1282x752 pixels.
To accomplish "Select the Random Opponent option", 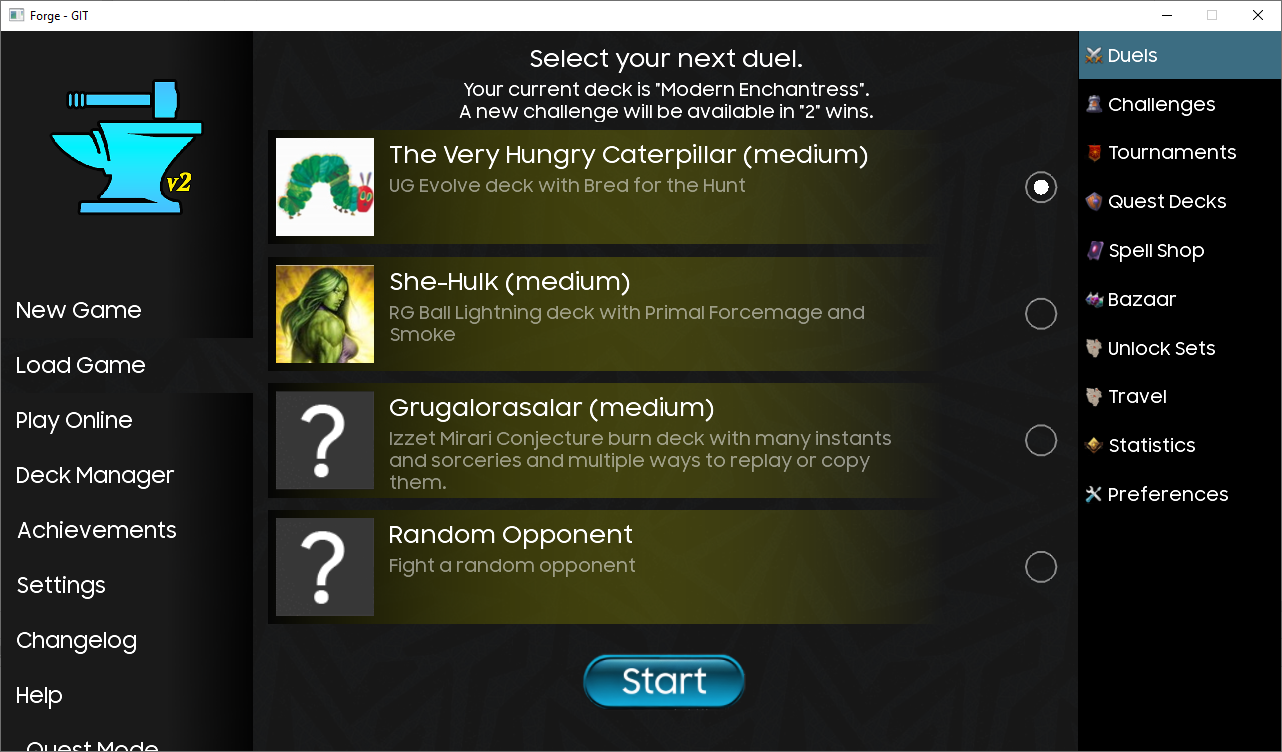I will tap(1040, 567).
